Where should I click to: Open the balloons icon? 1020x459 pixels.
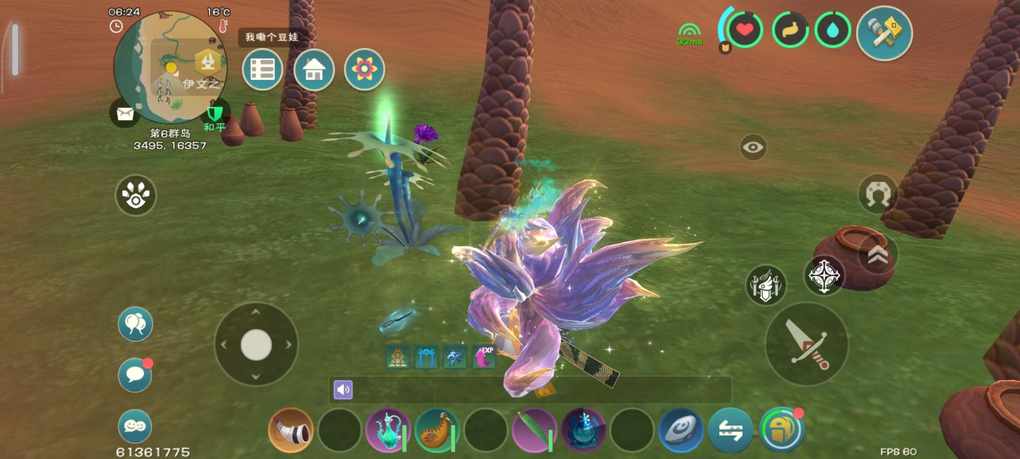pos(135,324)
